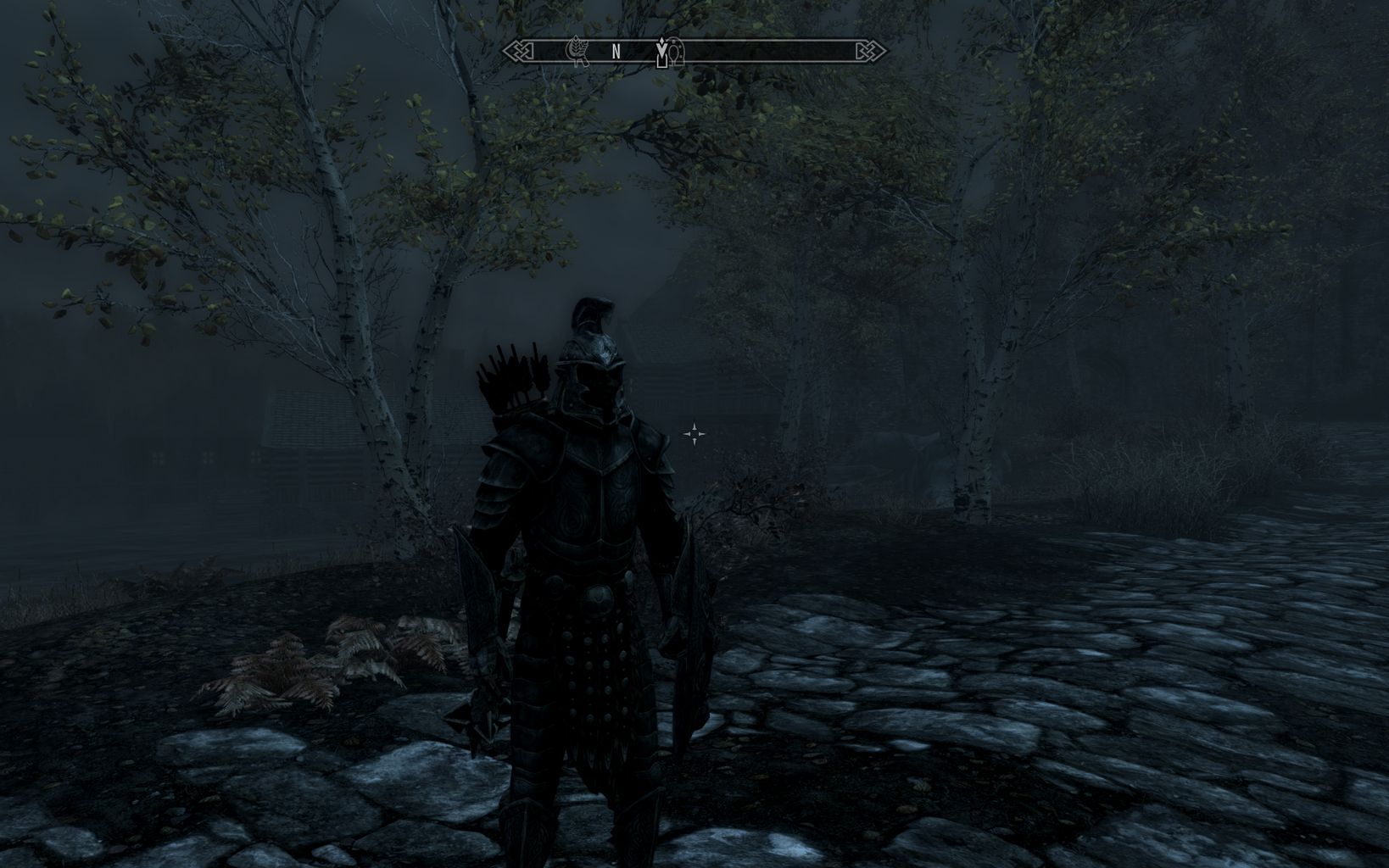Click the N cardinal direction on the compass
Screen dimensions: 1389x868
click(x=616, y=51)
